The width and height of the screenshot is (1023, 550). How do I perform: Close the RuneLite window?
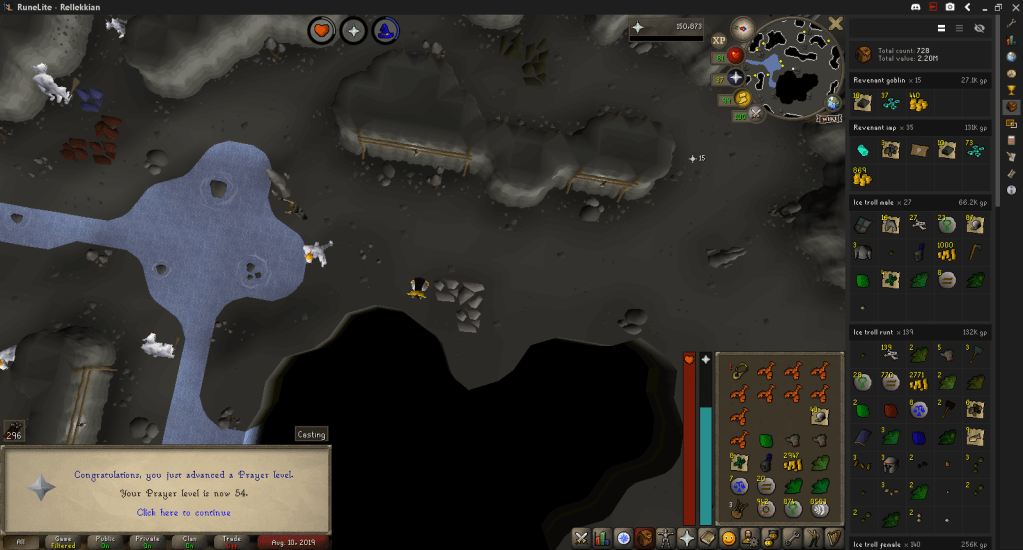pos(1013,7)
